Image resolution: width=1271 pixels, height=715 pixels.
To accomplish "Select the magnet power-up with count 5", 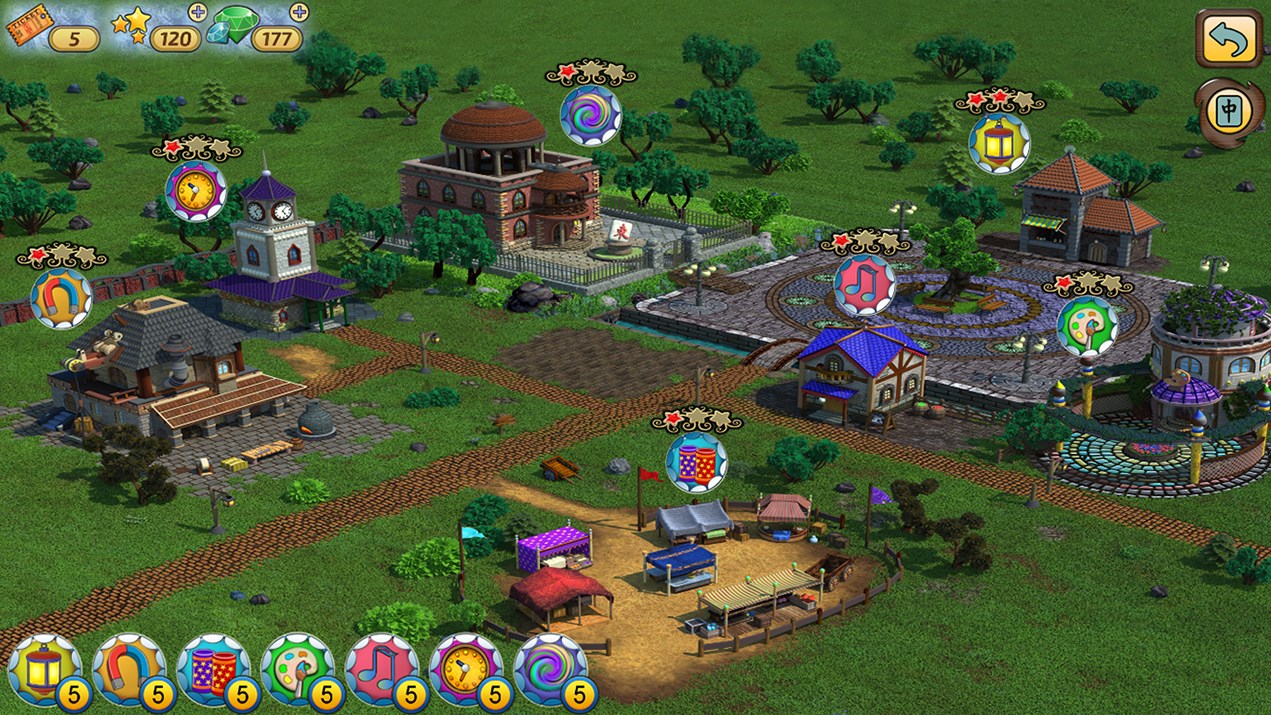I will point(129,670).
